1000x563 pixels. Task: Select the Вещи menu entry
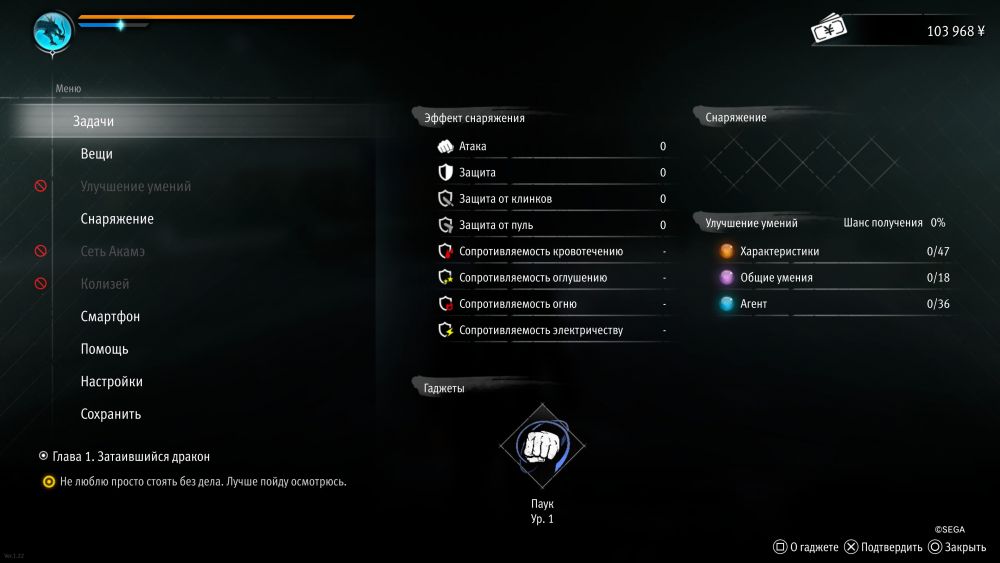coord(96,154)
